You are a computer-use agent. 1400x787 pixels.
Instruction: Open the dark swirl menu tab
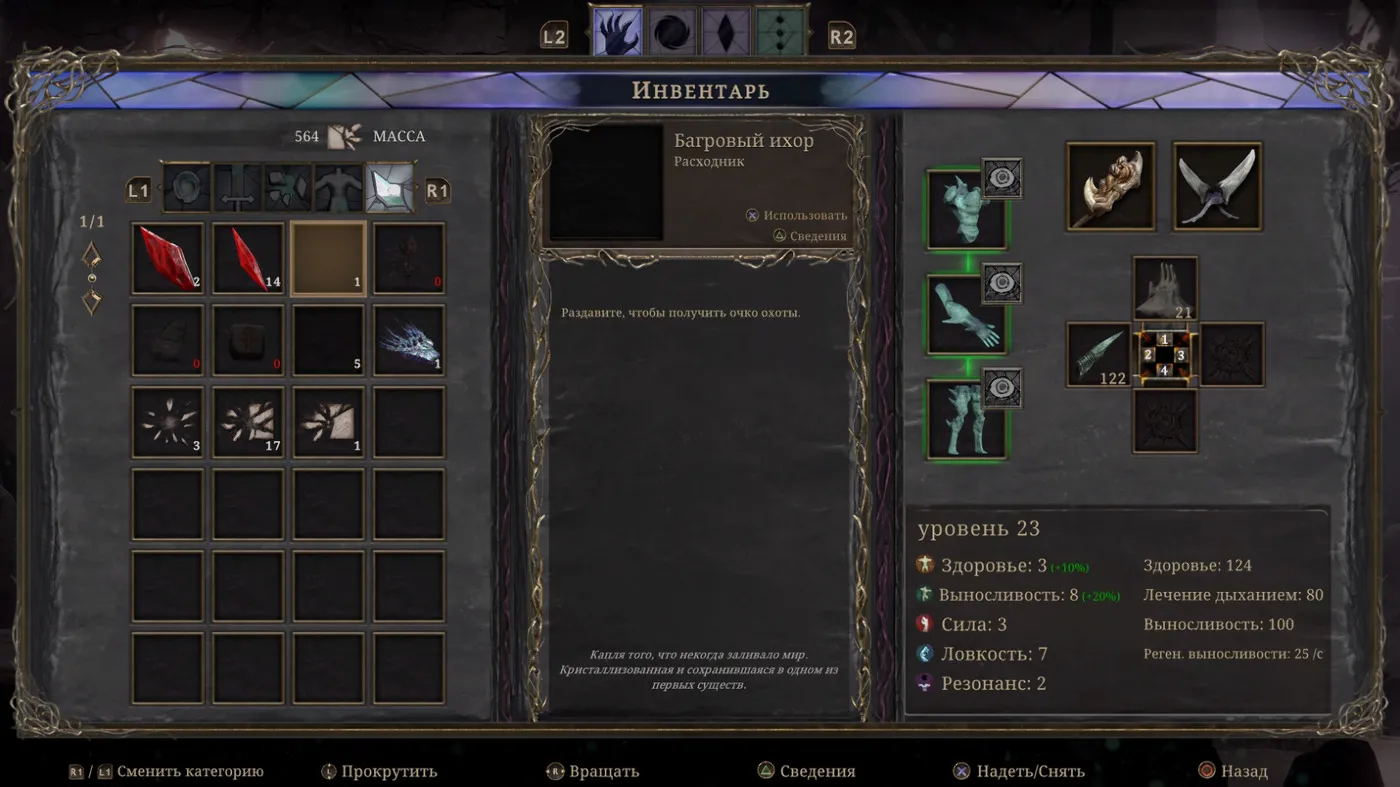(x=671, y=32)
